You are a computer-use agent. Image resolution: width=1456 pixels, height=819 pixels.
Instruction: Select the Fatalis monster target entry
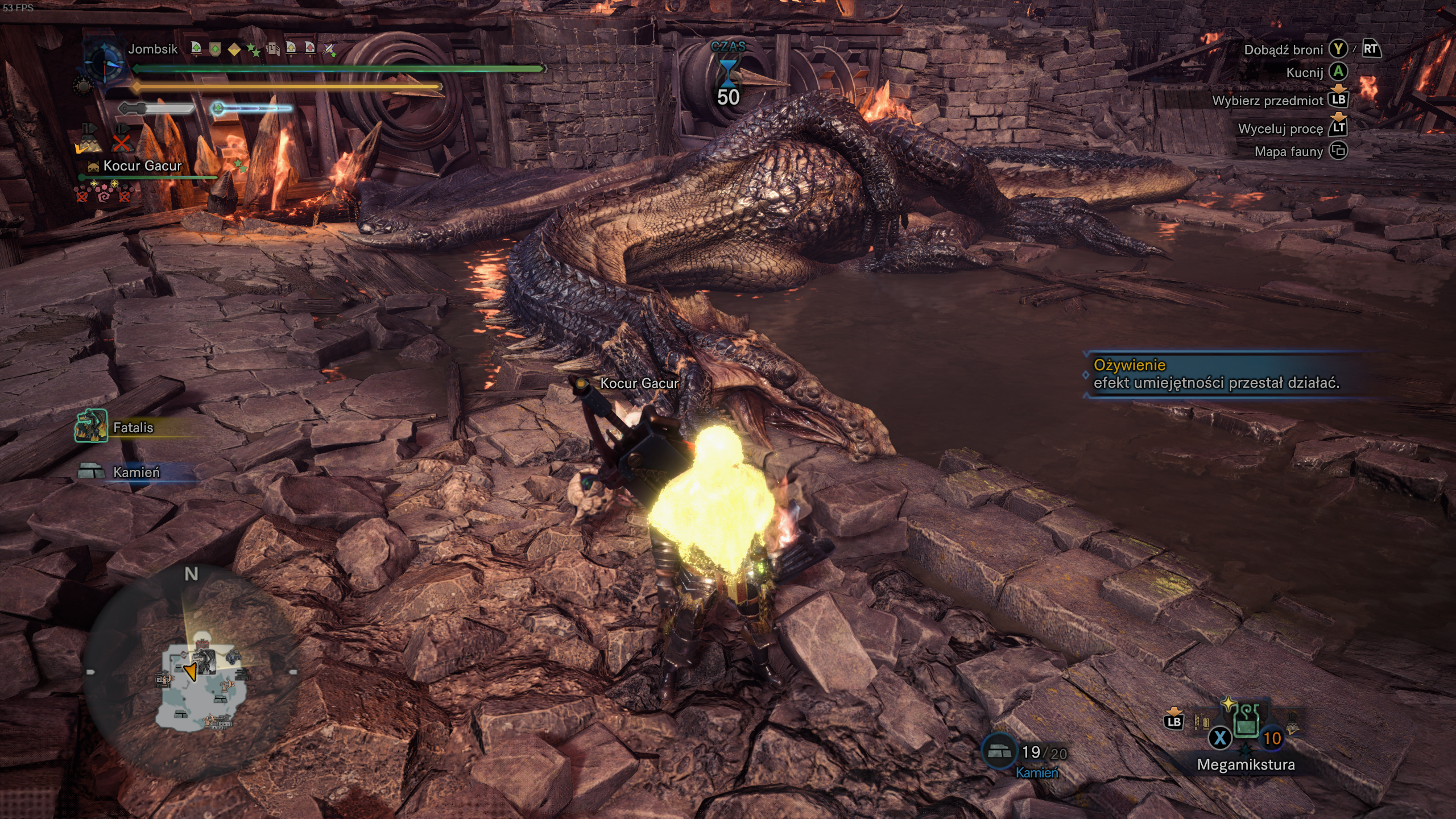click(132, 427)
